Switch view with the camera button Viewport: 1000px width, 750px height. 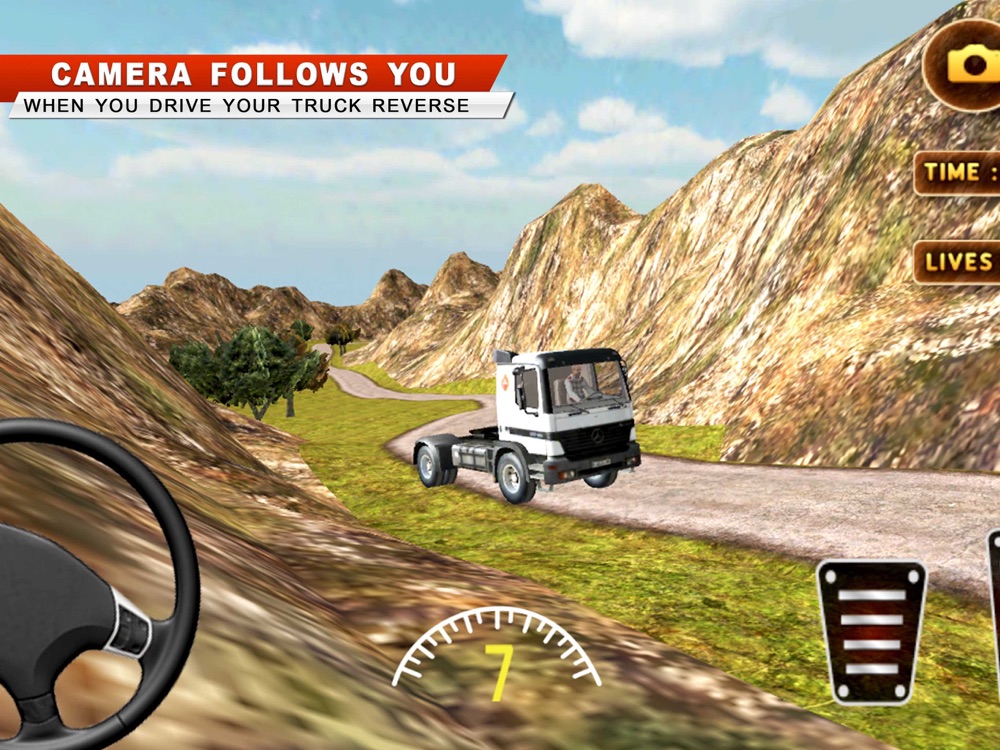(966, 63)
